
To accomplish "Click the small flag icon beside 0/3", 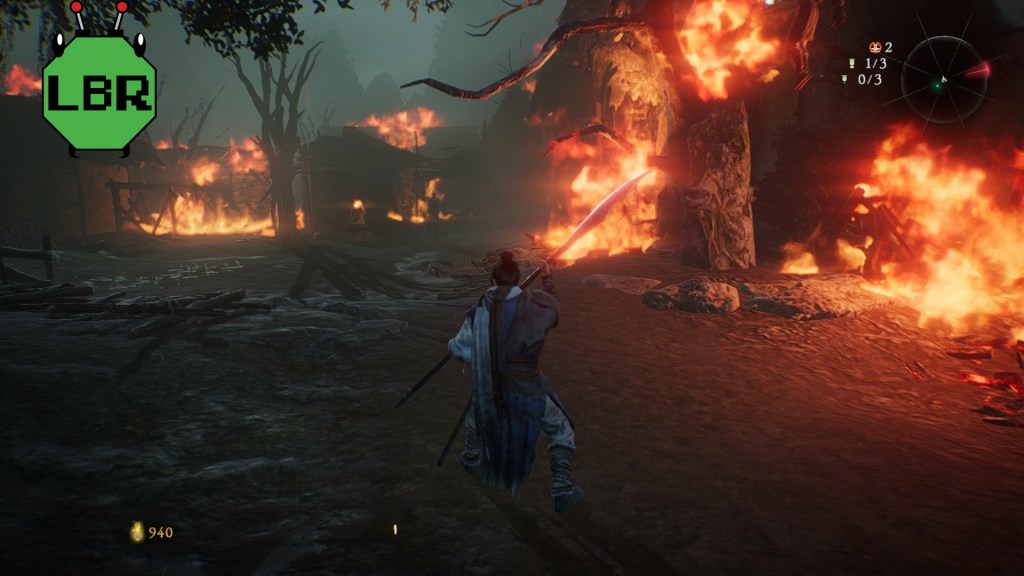I will point(846,79).
